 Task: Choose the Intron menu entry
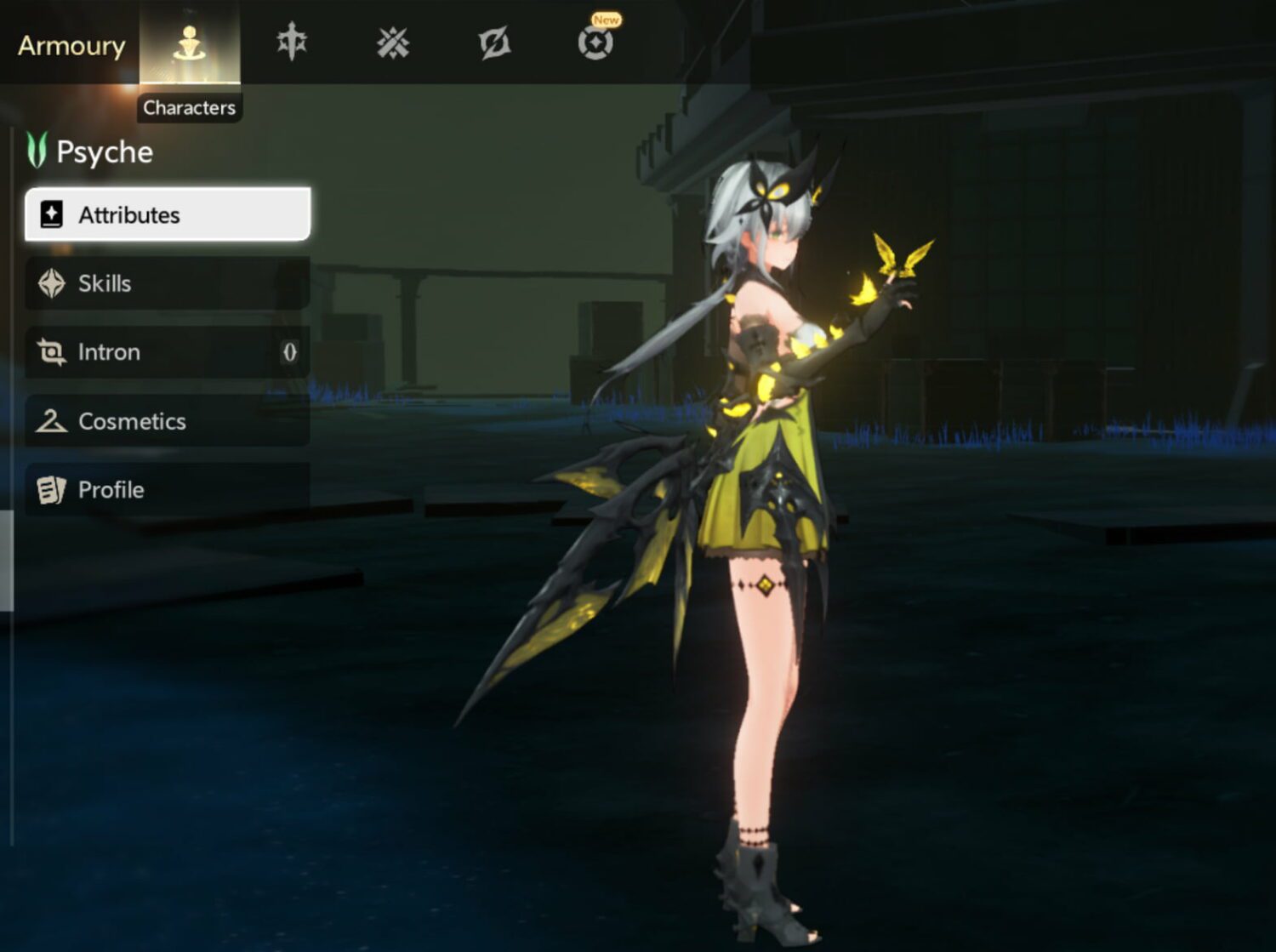(x=168, y=352)
